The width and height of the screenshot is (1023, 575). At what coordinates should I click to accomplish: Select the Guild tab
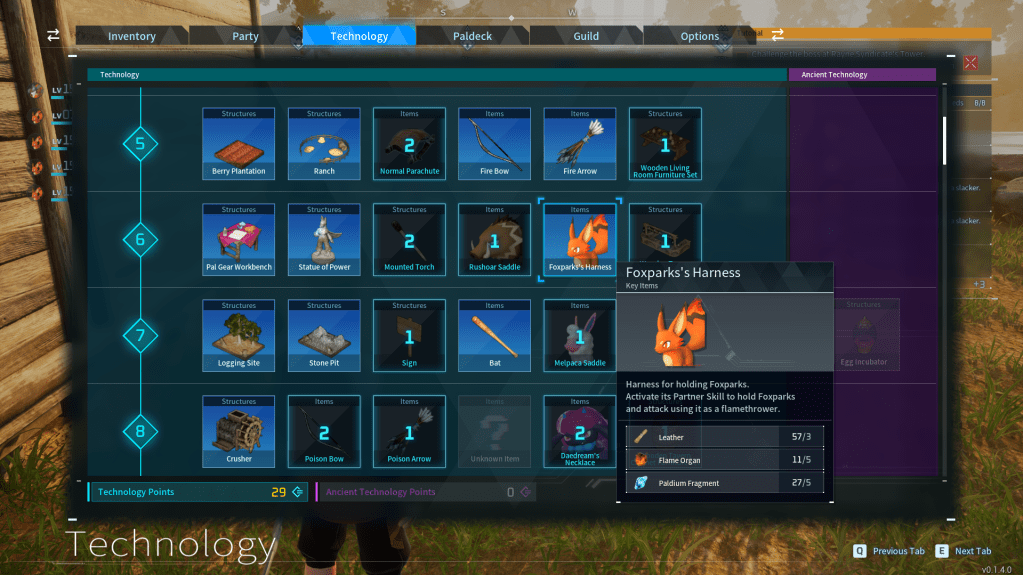tap(586, 36)
